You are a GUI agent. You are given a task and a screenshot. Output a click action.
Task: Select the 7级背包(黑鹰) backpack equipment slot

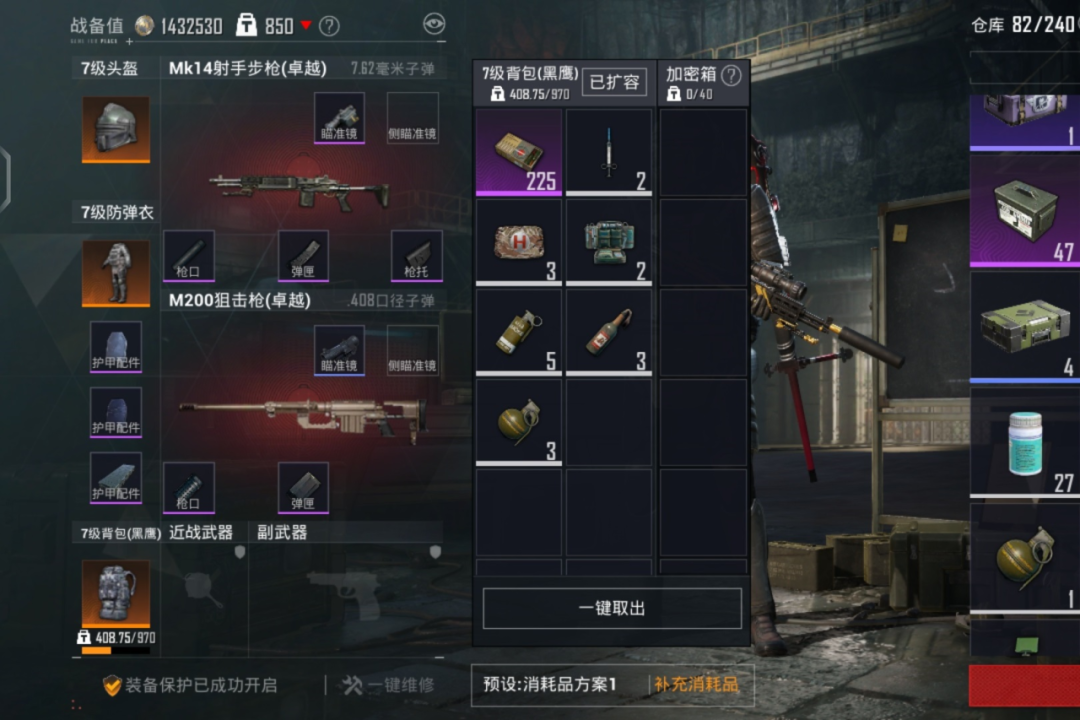(116, 594)
